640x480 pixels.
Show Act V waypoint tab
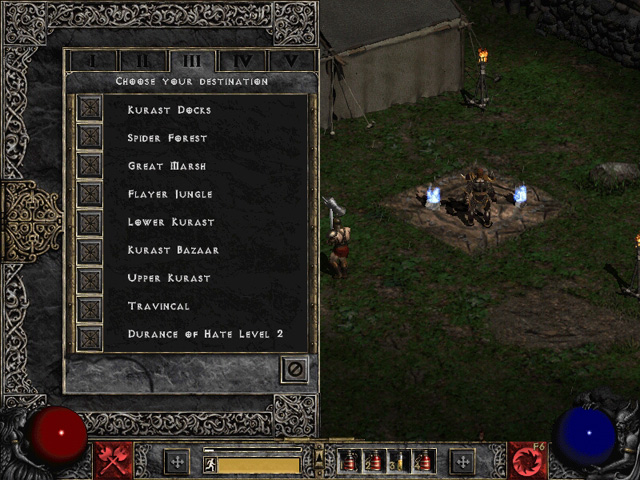click(x=291, y=61)
